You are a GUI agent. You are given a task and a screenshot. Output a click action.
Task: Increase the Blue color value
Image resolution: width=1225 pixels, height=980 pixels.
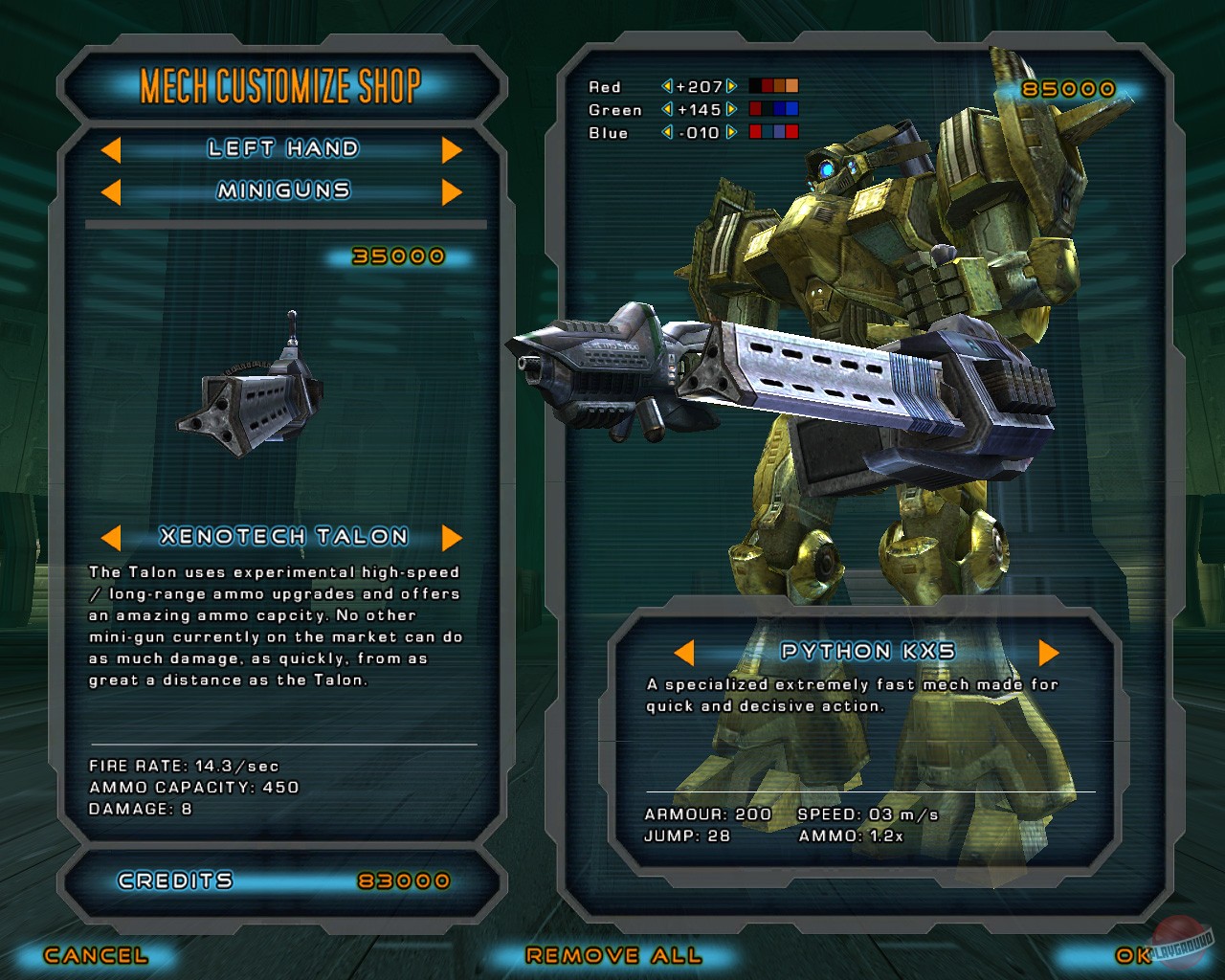[x=730, y=133]
